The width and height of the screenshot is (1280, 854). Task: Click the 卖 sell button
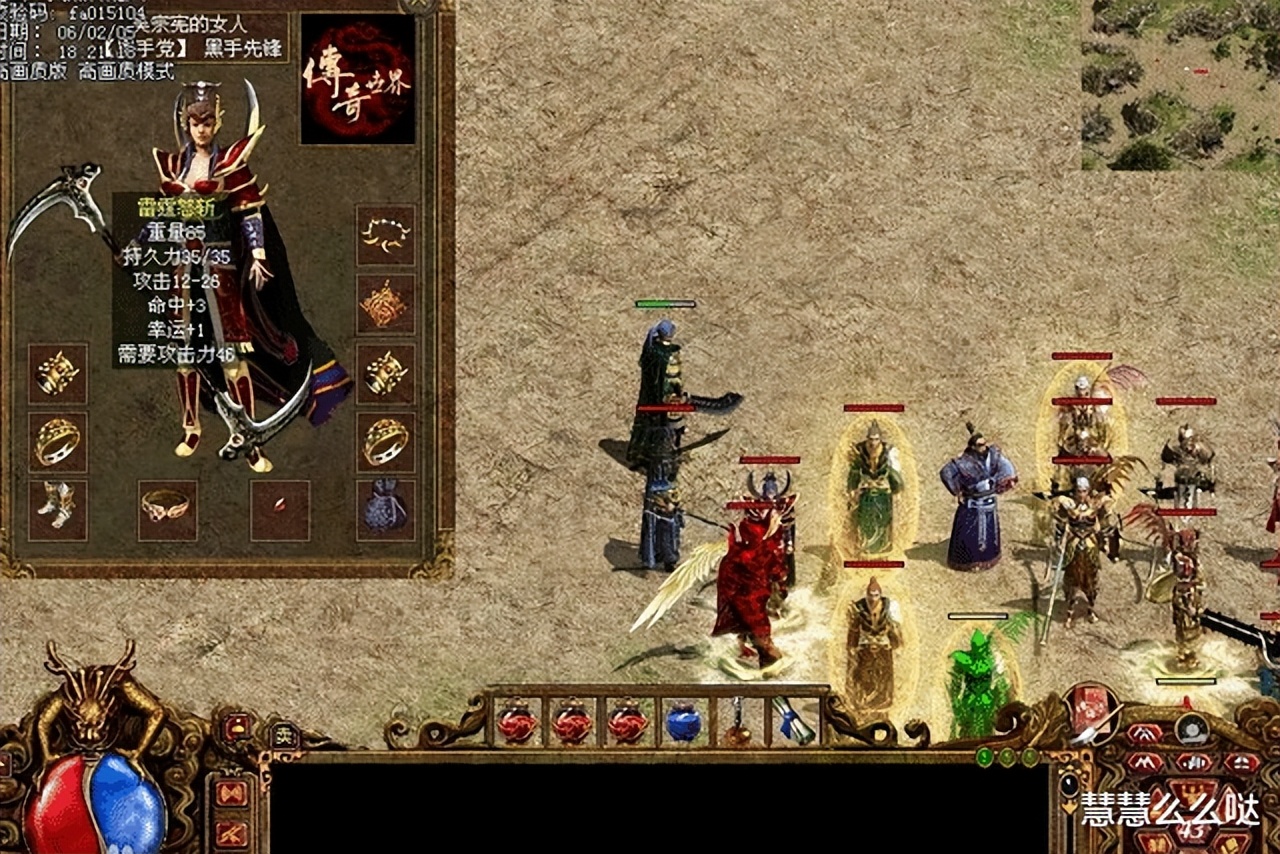tap(287, 735)
